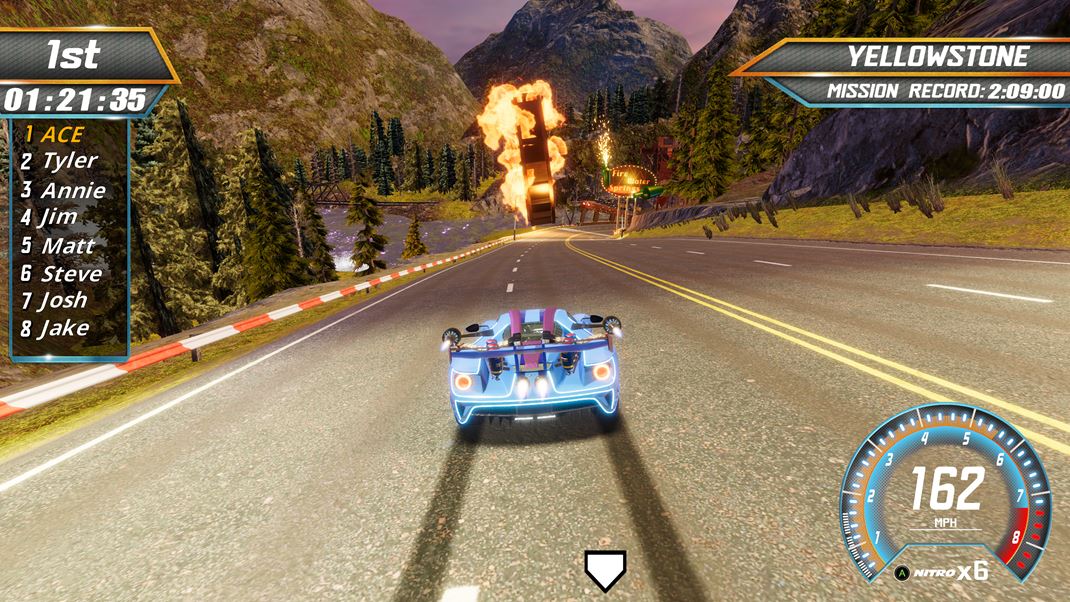
Task: Select Josh in the racer standings
Action: click(54, 300)
